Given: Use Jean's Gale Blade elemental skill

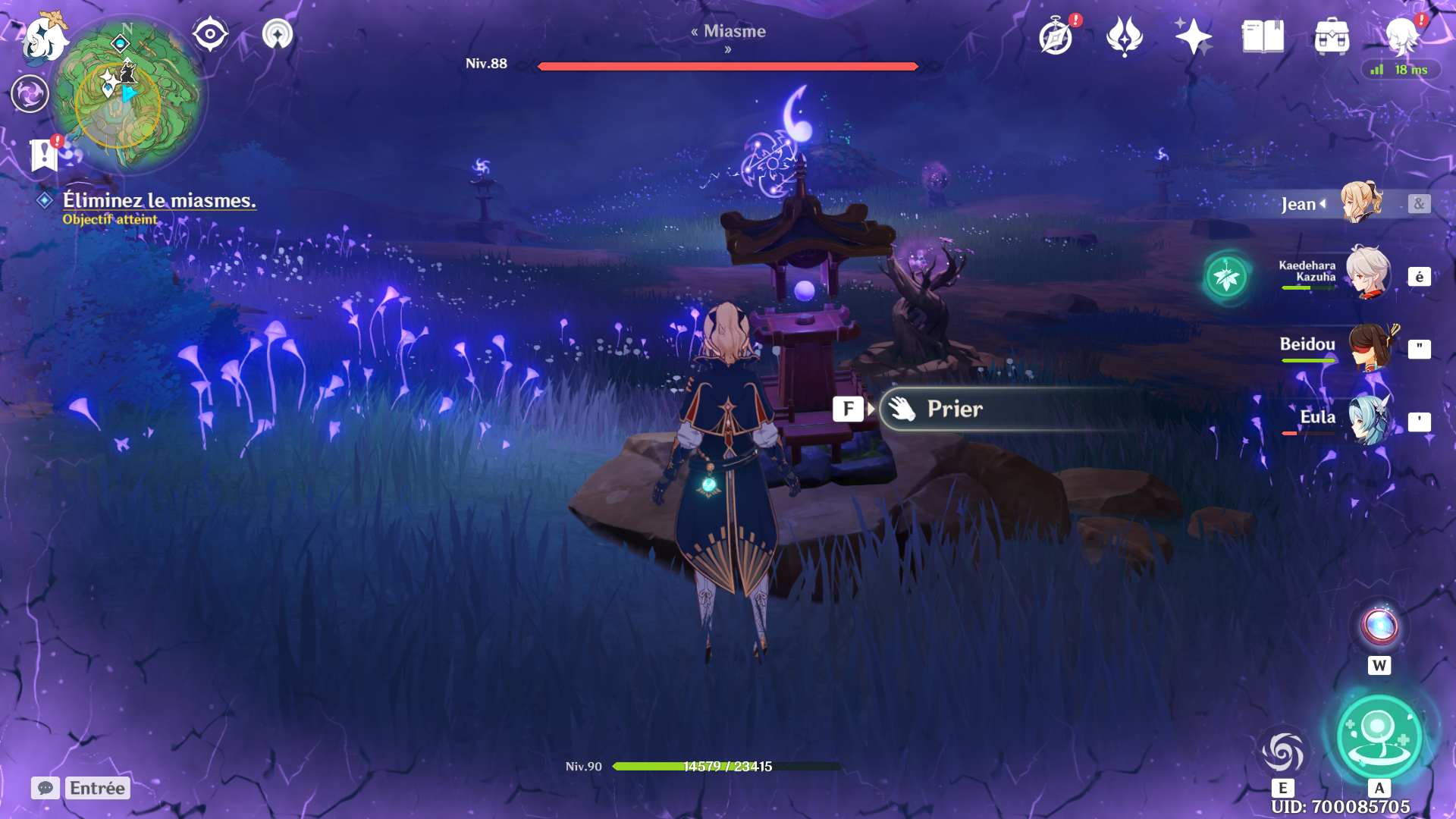Looking at the screenshot, I should tap(1282, 752).
